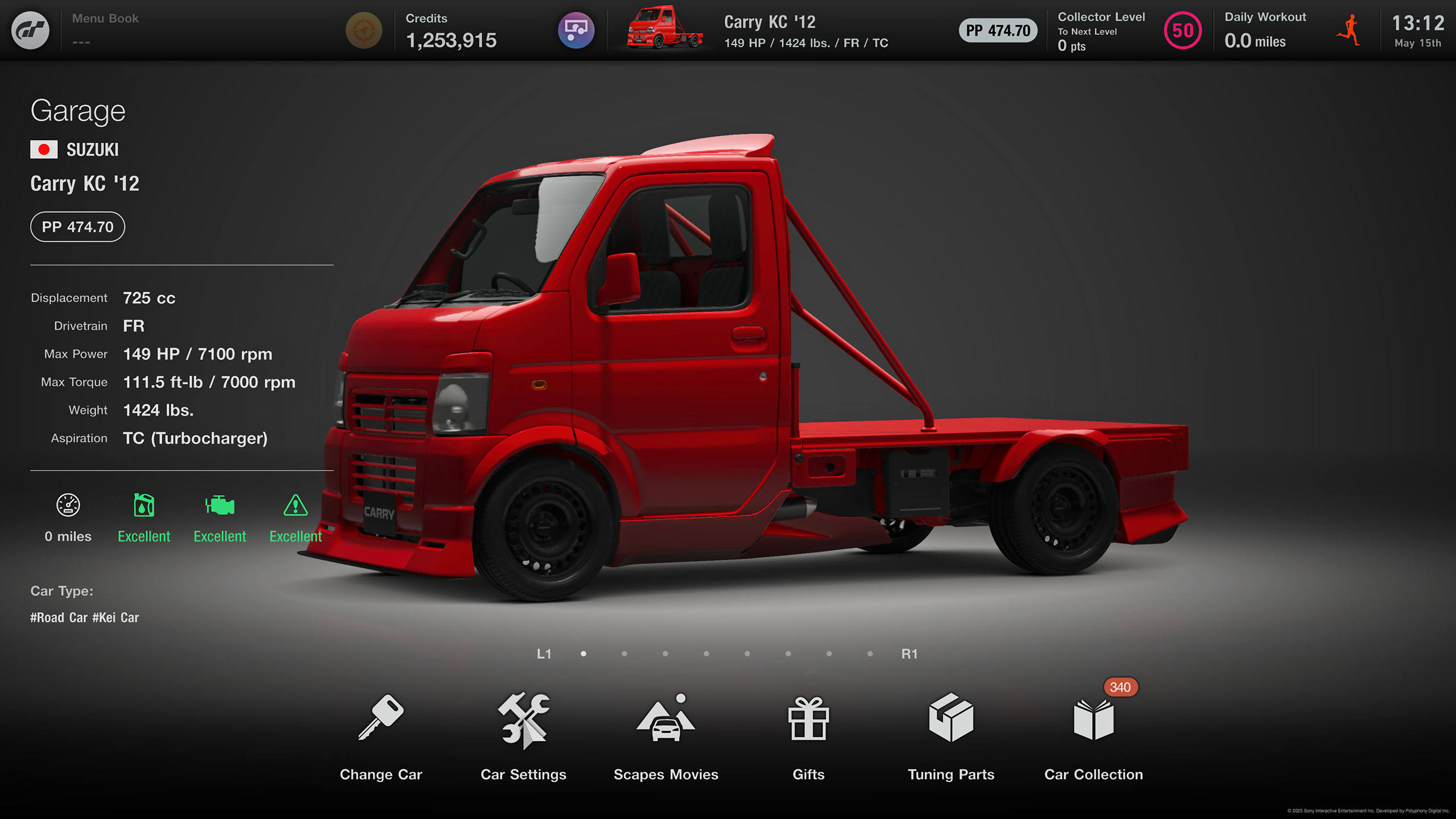
Task: Show the Daily Workout runner icon
Action: tap(1349, 31)
